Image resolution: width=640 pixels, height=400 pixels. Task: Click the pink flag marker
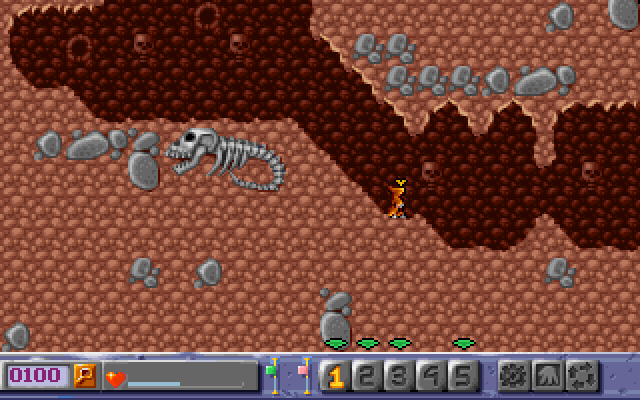(303, 372)
